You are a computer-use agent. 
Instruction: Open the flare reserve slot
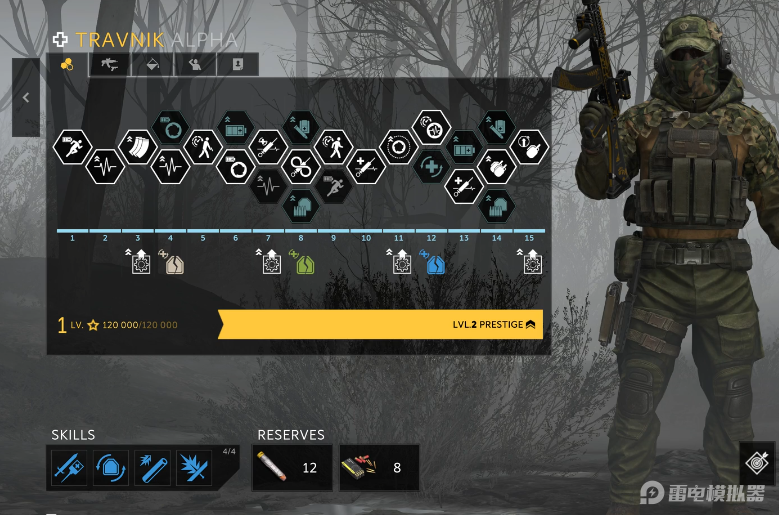point(292,467)
